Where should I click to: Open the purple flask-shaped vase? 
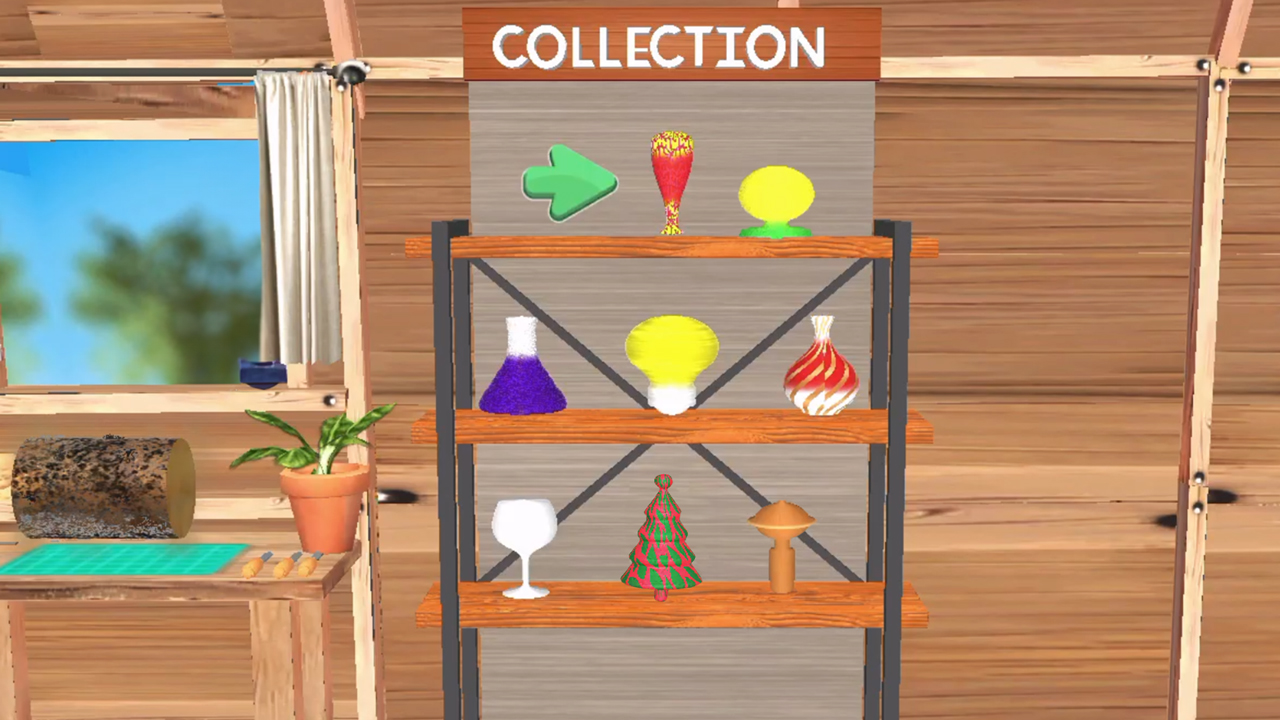[527, 370]
